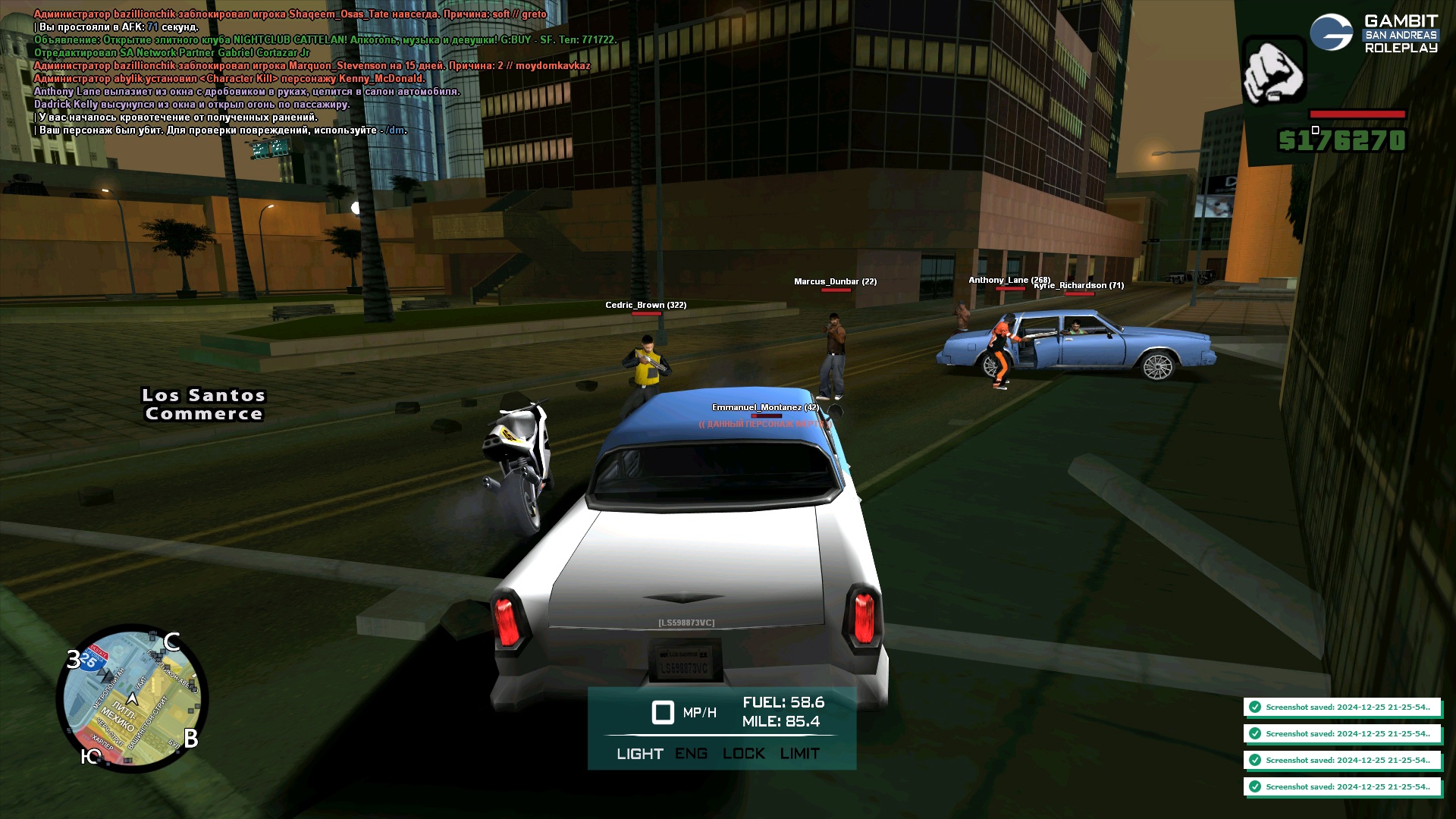Click the Gambit San Andreas Roleplay logo
The image size is (1456, 819).
[1373, 34]
